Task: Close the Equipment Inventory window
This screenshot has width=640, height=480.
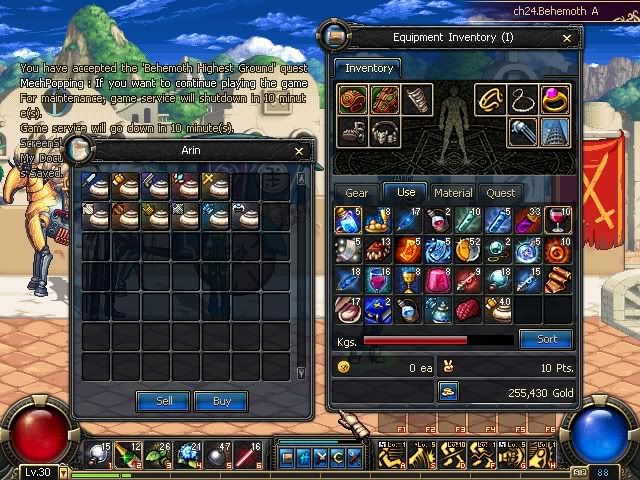Action: pos(568,38)
